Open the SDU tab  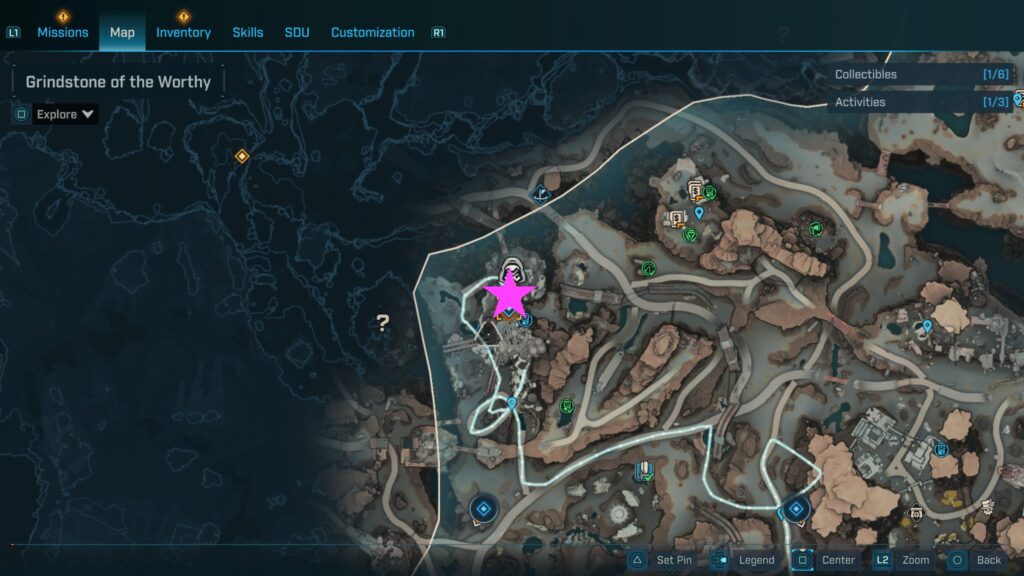pos(297,32)
